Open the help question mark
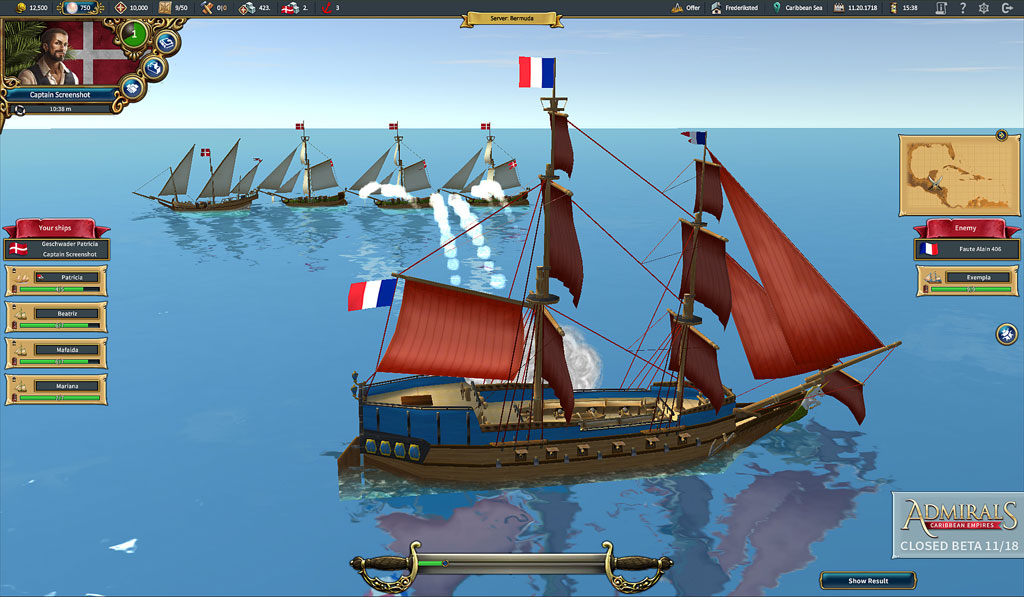 tap(962, 8)
